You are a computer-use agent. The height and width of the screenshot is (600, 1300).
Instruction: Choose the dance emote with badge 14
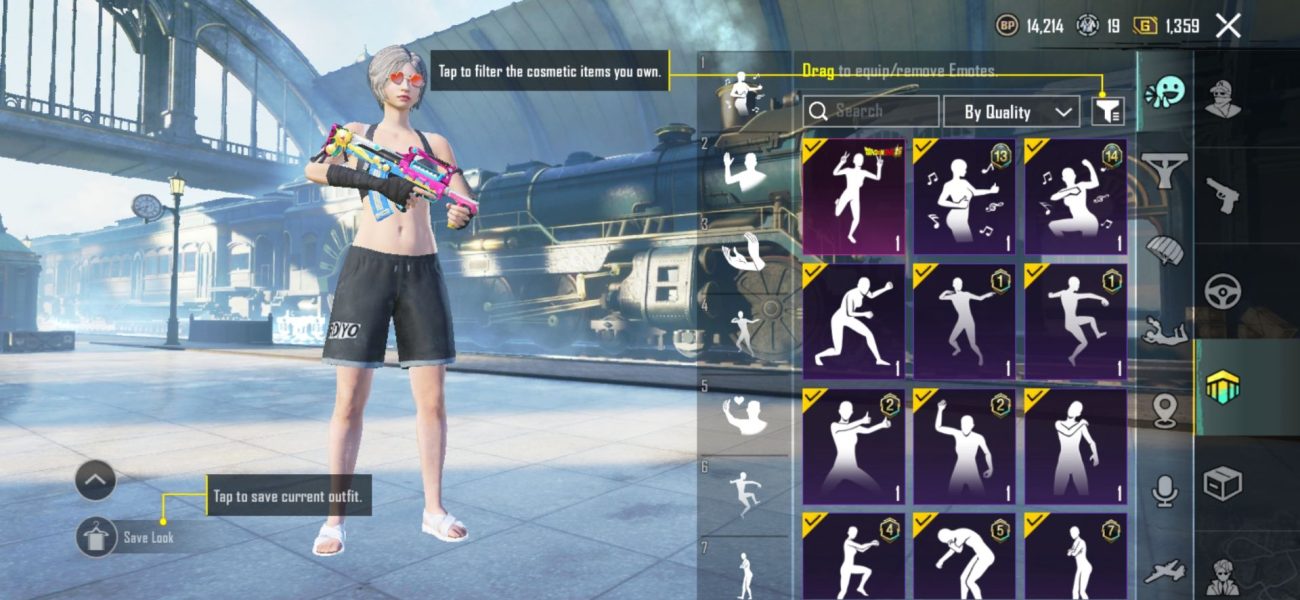coord(1075,196)
